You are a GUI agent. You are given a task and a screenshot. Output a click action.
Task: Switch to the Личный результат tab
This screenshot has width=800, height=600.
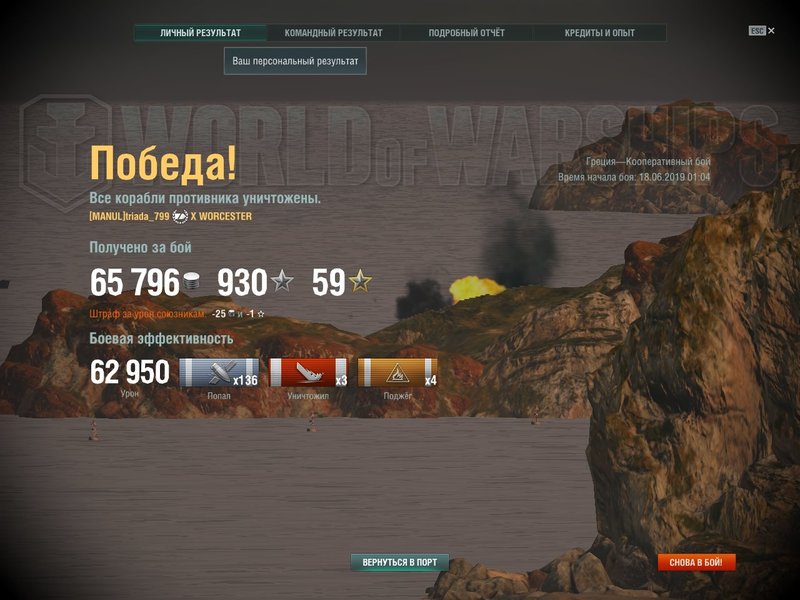point(200,33)
